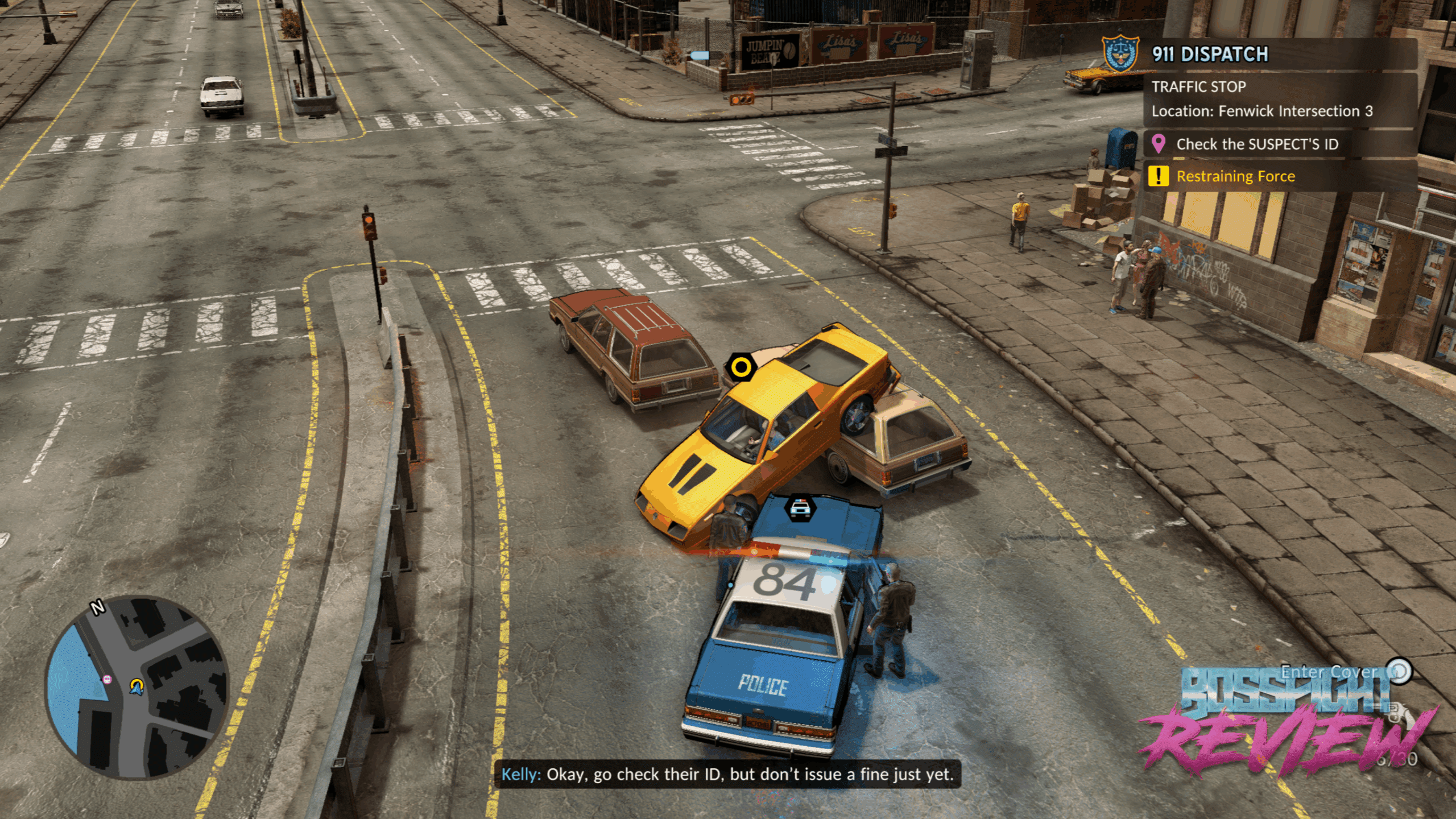Click the Check the SUSPECT'S ID objective
1456x819 pixels.
1257,144
